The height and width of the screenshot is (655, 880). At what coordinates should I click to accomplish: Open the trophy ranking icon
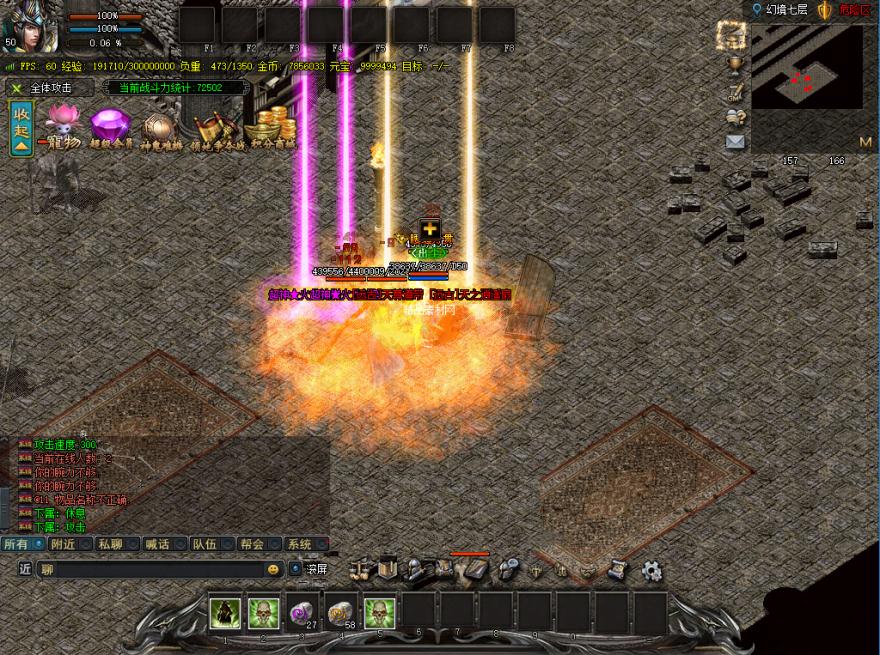[x=735, y=67]
